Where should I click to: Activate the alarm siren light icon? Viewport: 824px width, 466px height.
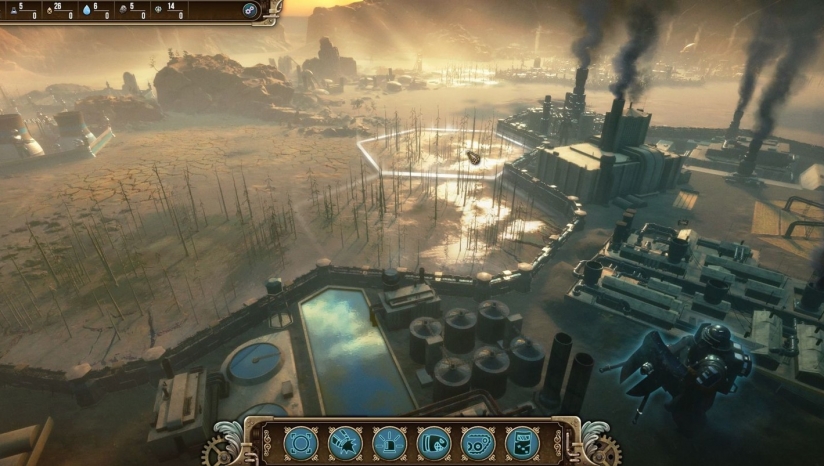pos(389,443)
